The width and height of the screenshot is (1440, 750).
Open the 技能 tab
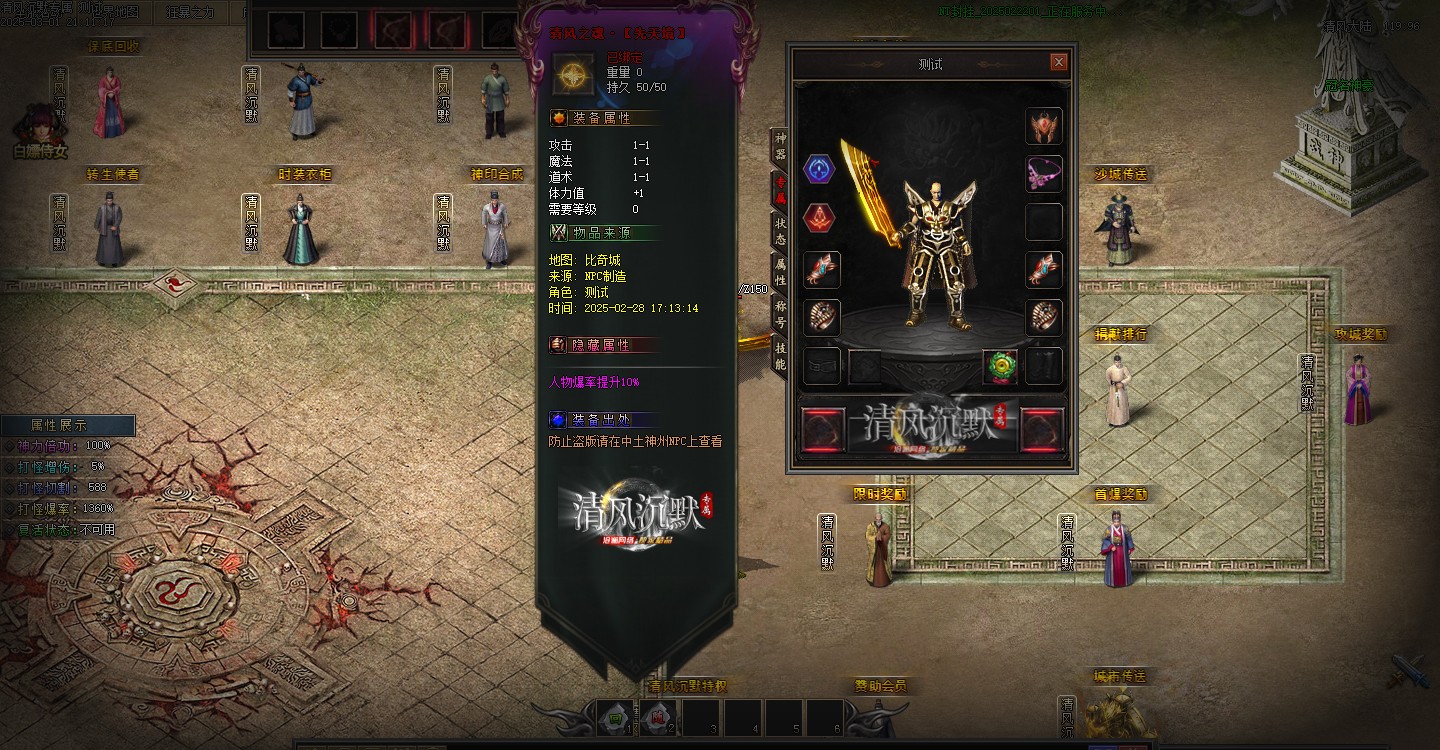(780, 355)
